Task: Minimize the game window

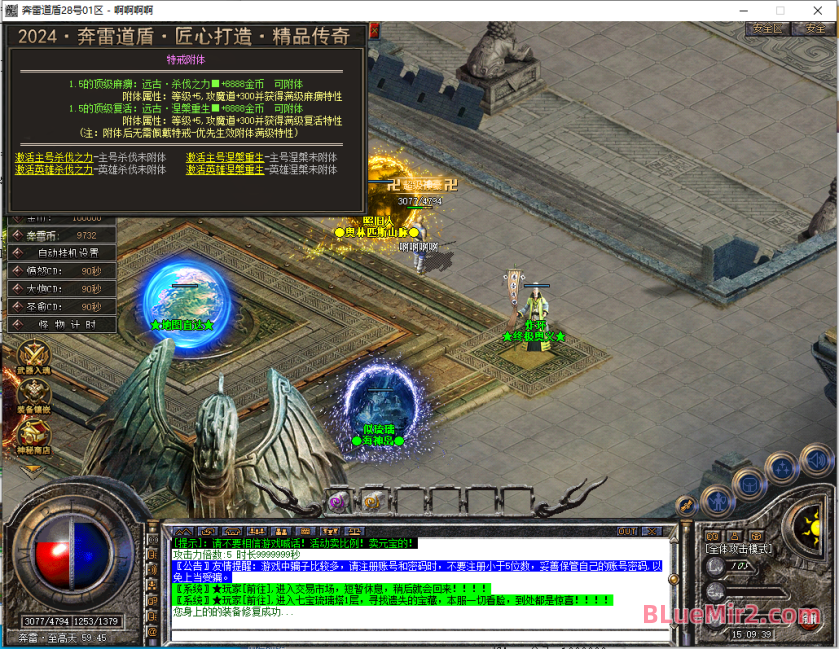Action: pyautogui.click(x=745, y=9)
